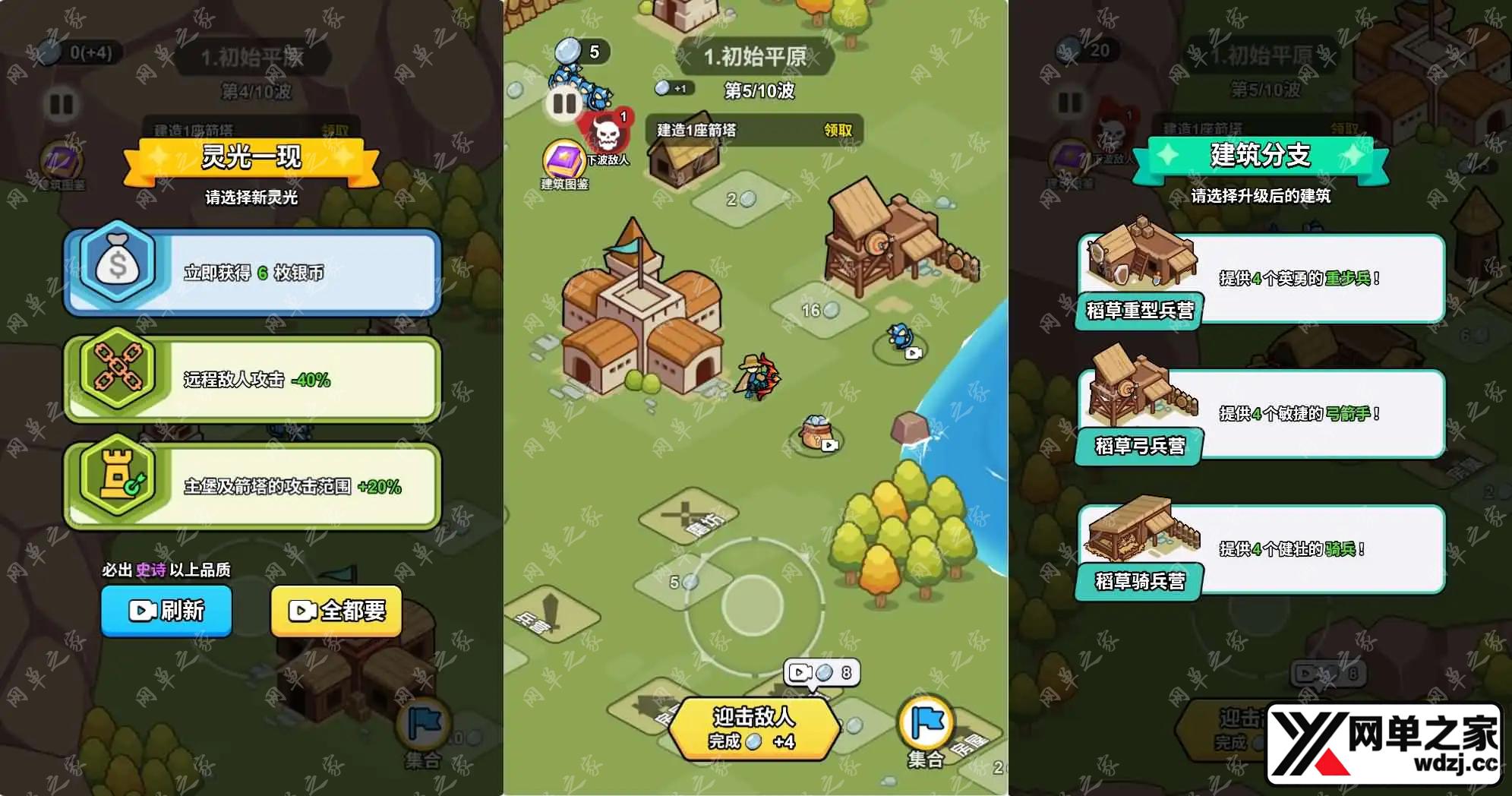
Task: Tap the virtual joystick center
Action: (x=752, y=605)
